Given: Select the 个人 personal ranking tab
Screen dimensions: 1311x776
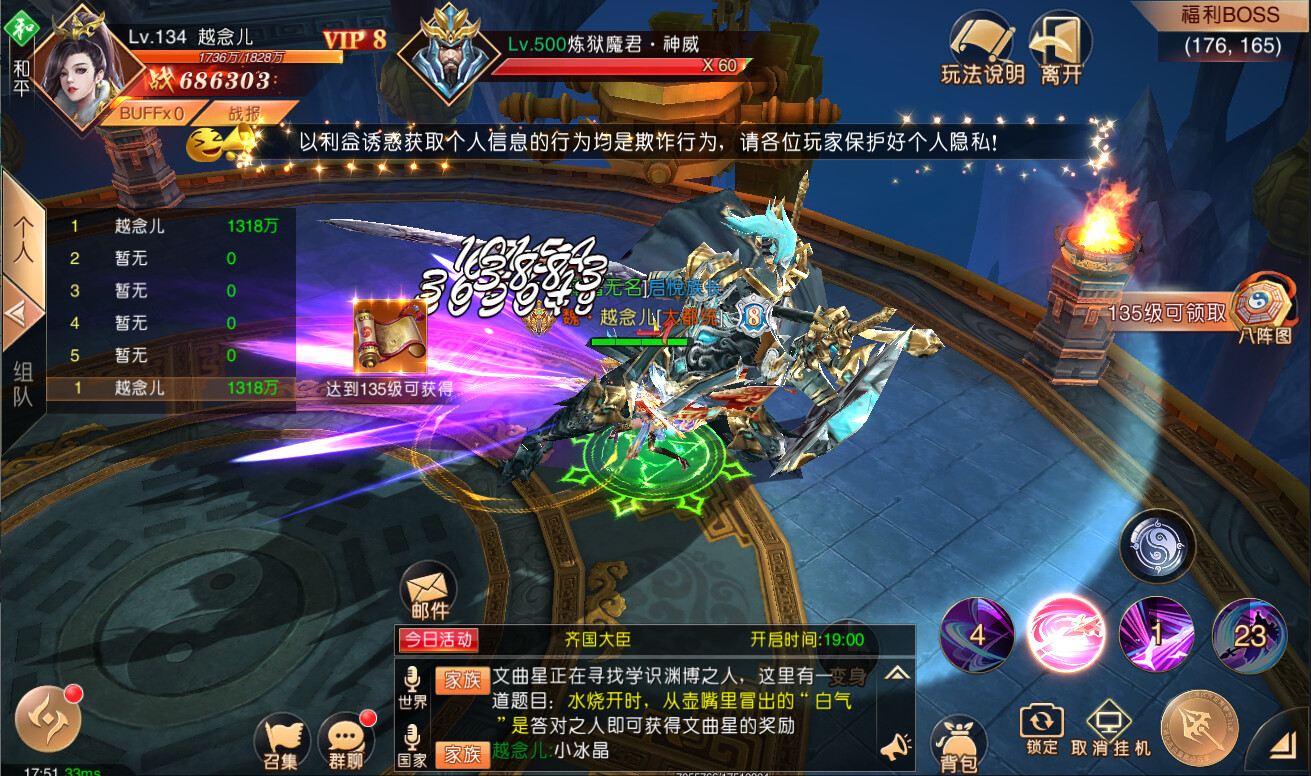Looking at the screenshot, I should [25, 238].
